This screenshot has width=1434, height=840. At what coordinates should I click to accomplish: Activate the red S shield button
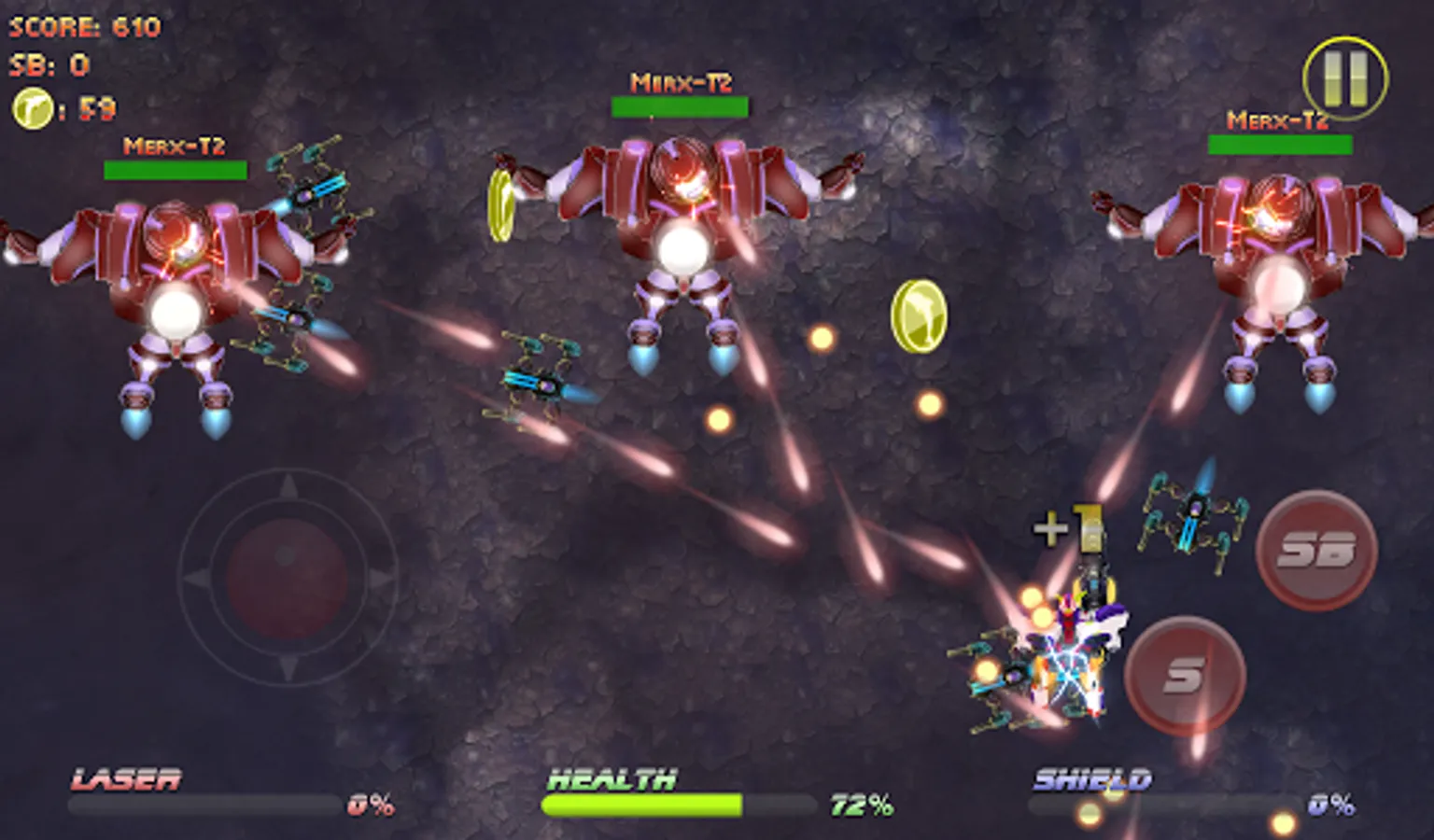click(1185, 674)
